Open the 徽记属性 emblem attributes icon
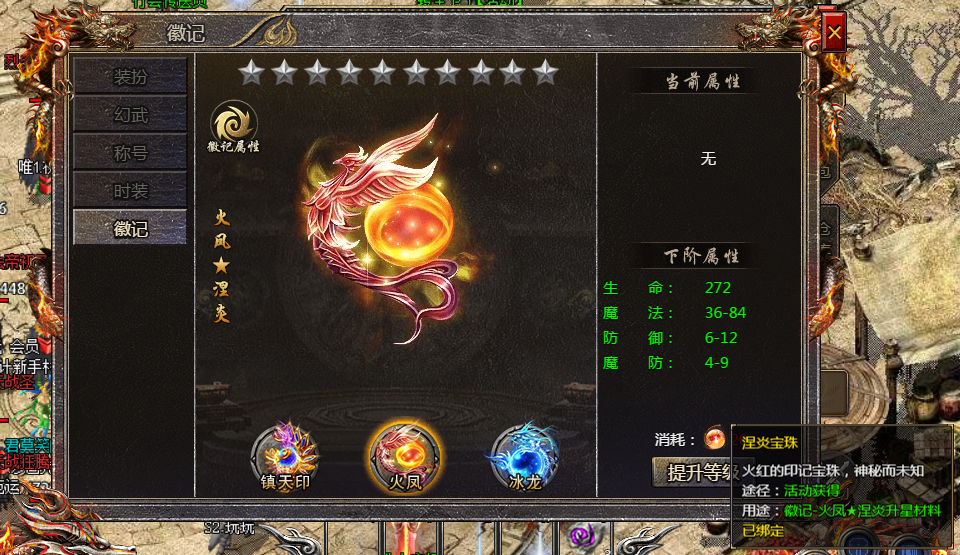Viewport: 960px width, 555px height. [234, 126]
